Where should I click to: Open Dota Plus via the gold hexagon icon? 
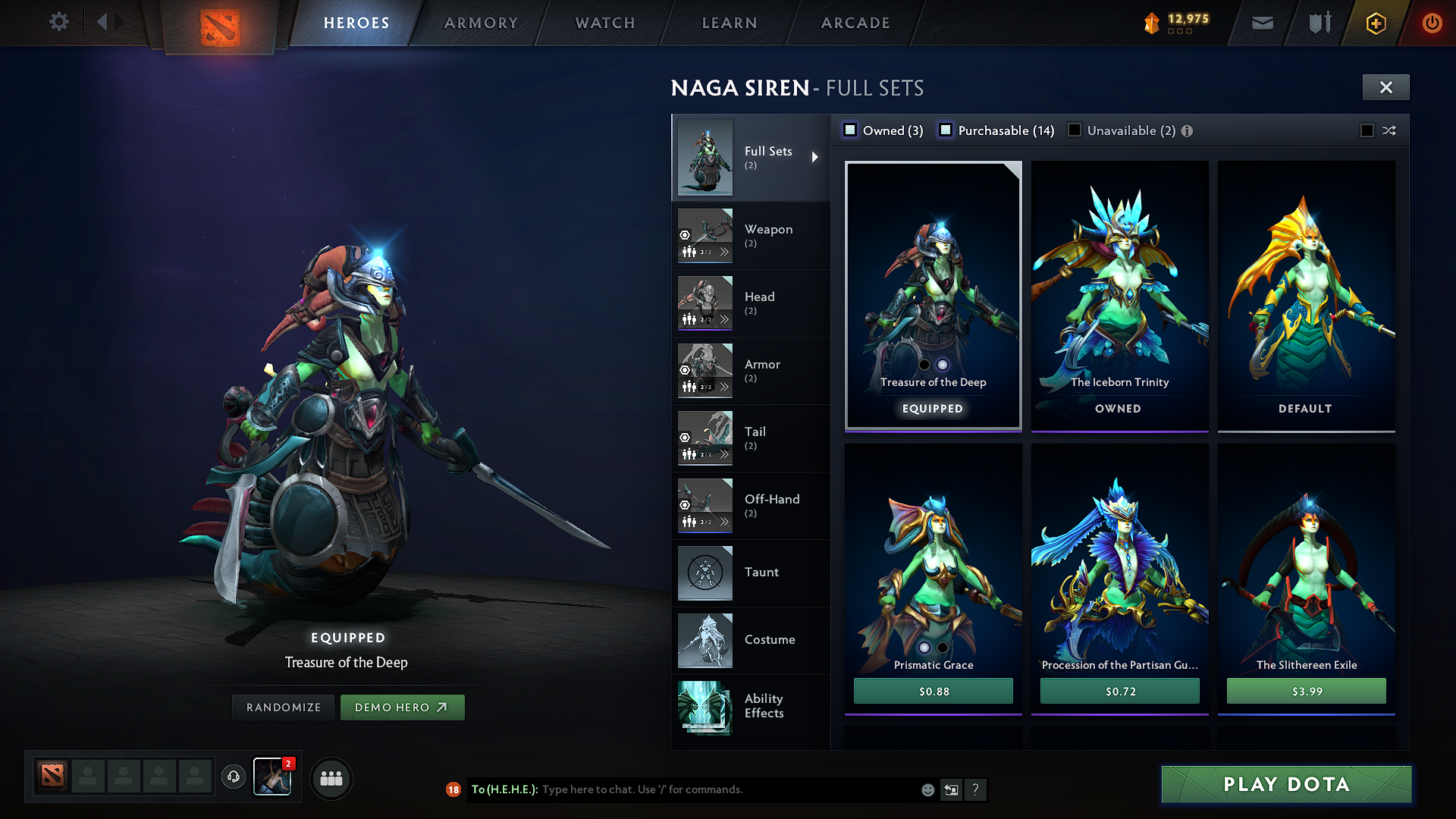(1375, 23)
